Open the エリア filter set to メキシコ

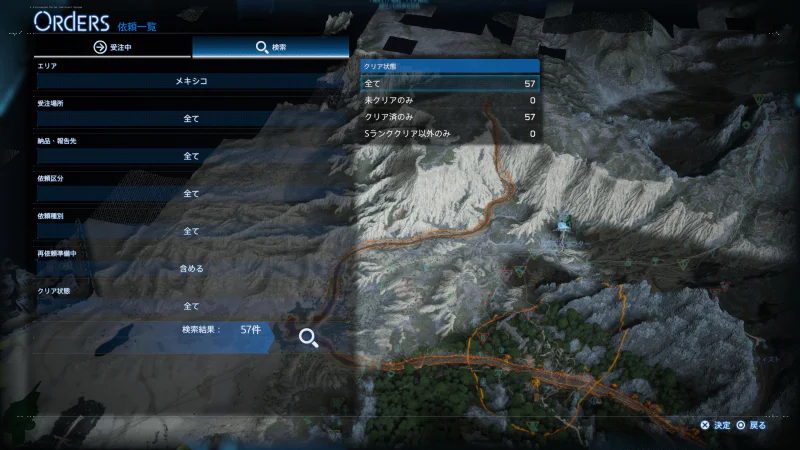(191, 80)
